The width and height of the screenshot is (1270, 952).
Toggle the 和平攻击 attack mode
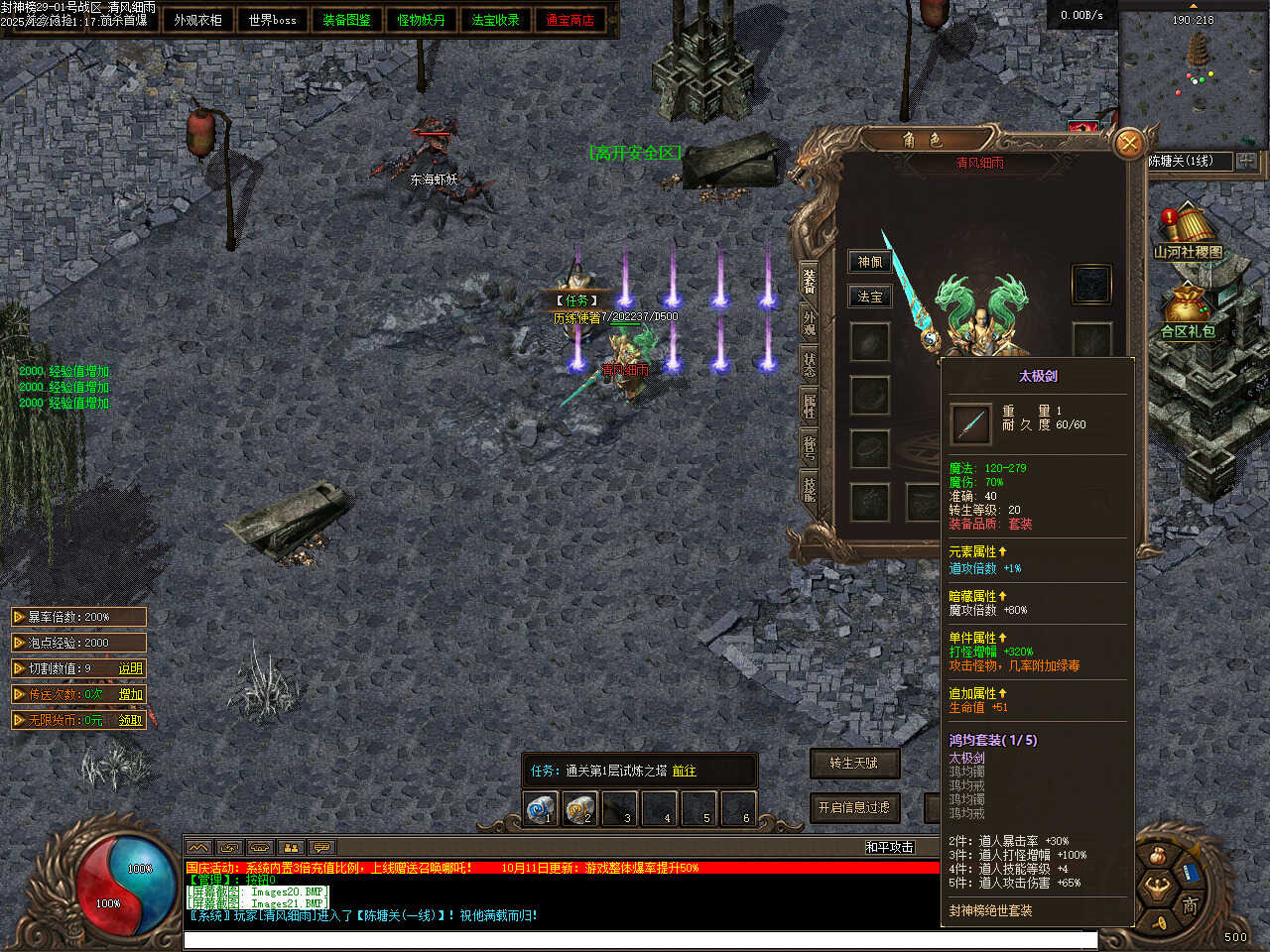(x=889, y=847)
